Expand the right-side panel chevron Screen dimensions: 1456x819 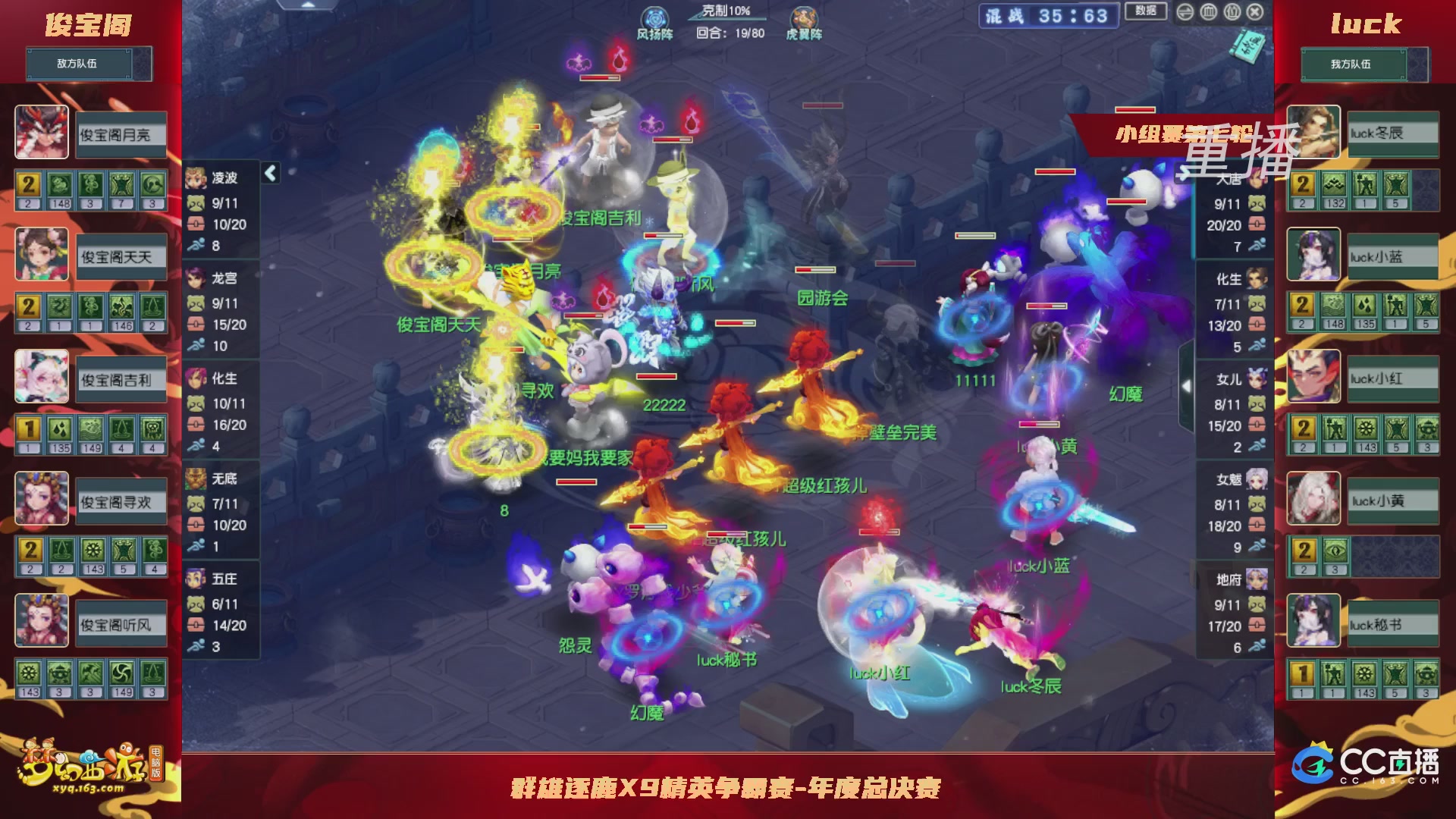pyautogui.click(x=1188, y=387)
